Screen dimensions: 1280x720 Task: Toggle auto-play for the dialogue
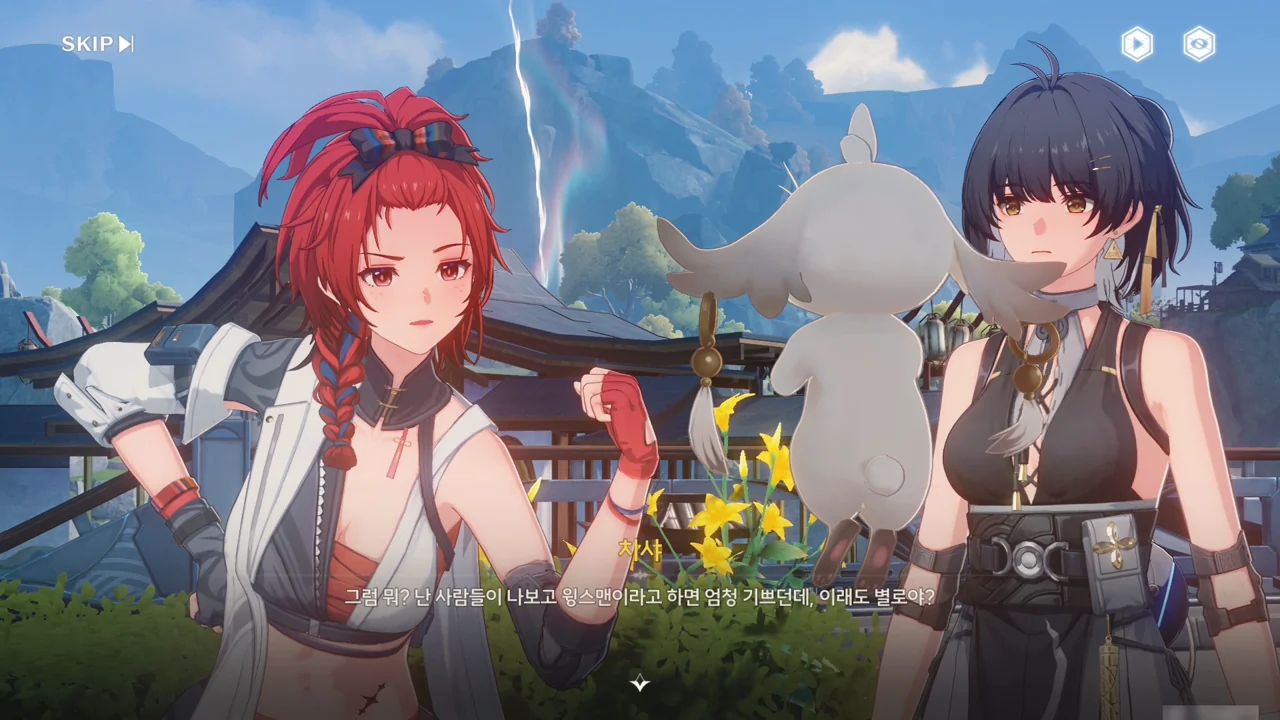(1137, 44)
